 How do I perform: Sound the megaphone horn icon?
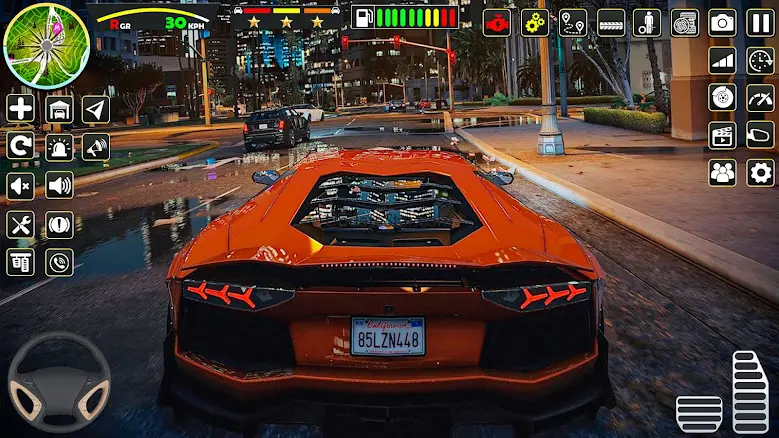point(96,147)
